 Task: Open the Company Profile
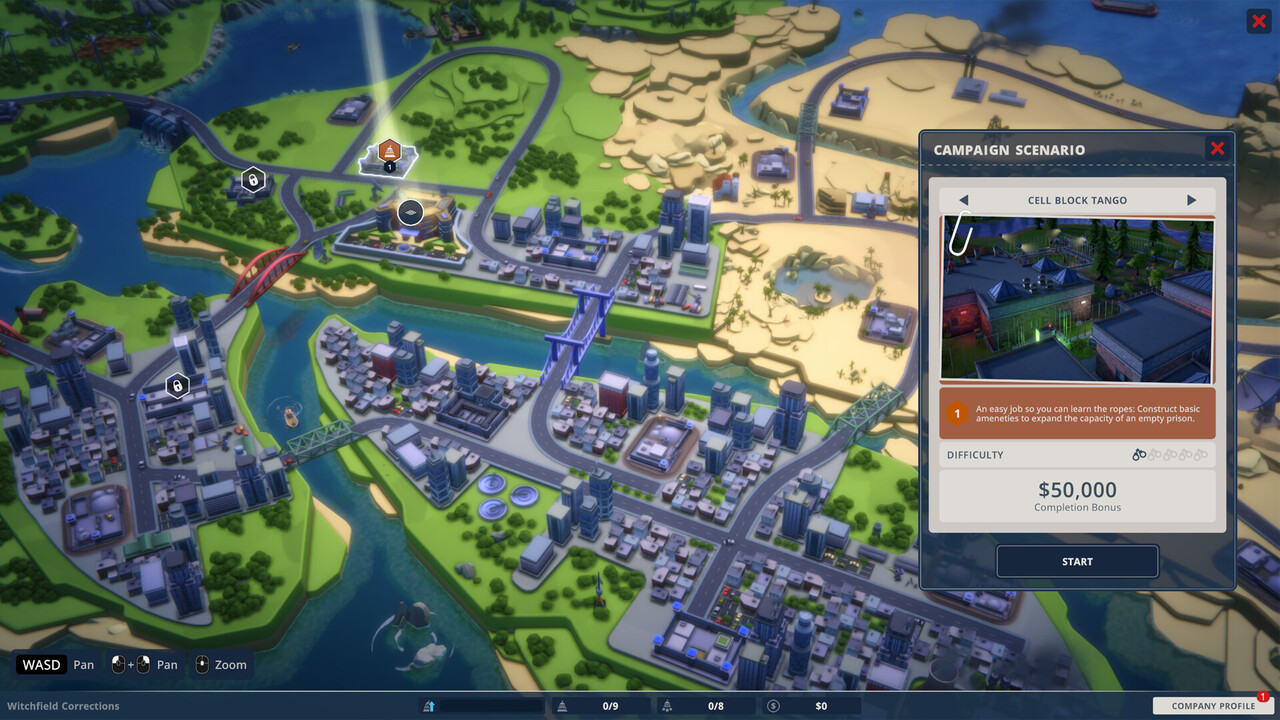1213,705
